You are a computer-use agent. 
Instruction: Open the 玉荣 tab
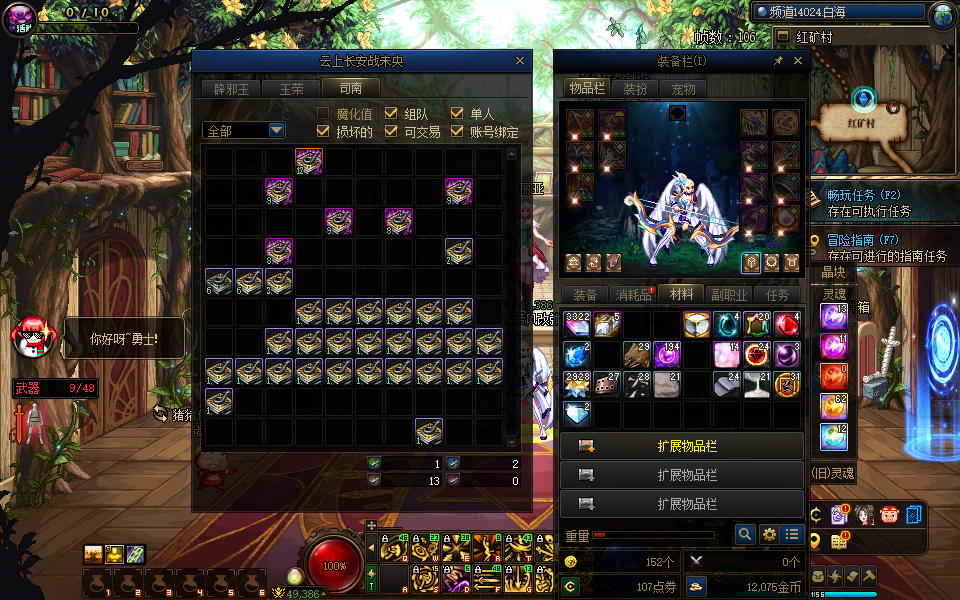[291, 88]
